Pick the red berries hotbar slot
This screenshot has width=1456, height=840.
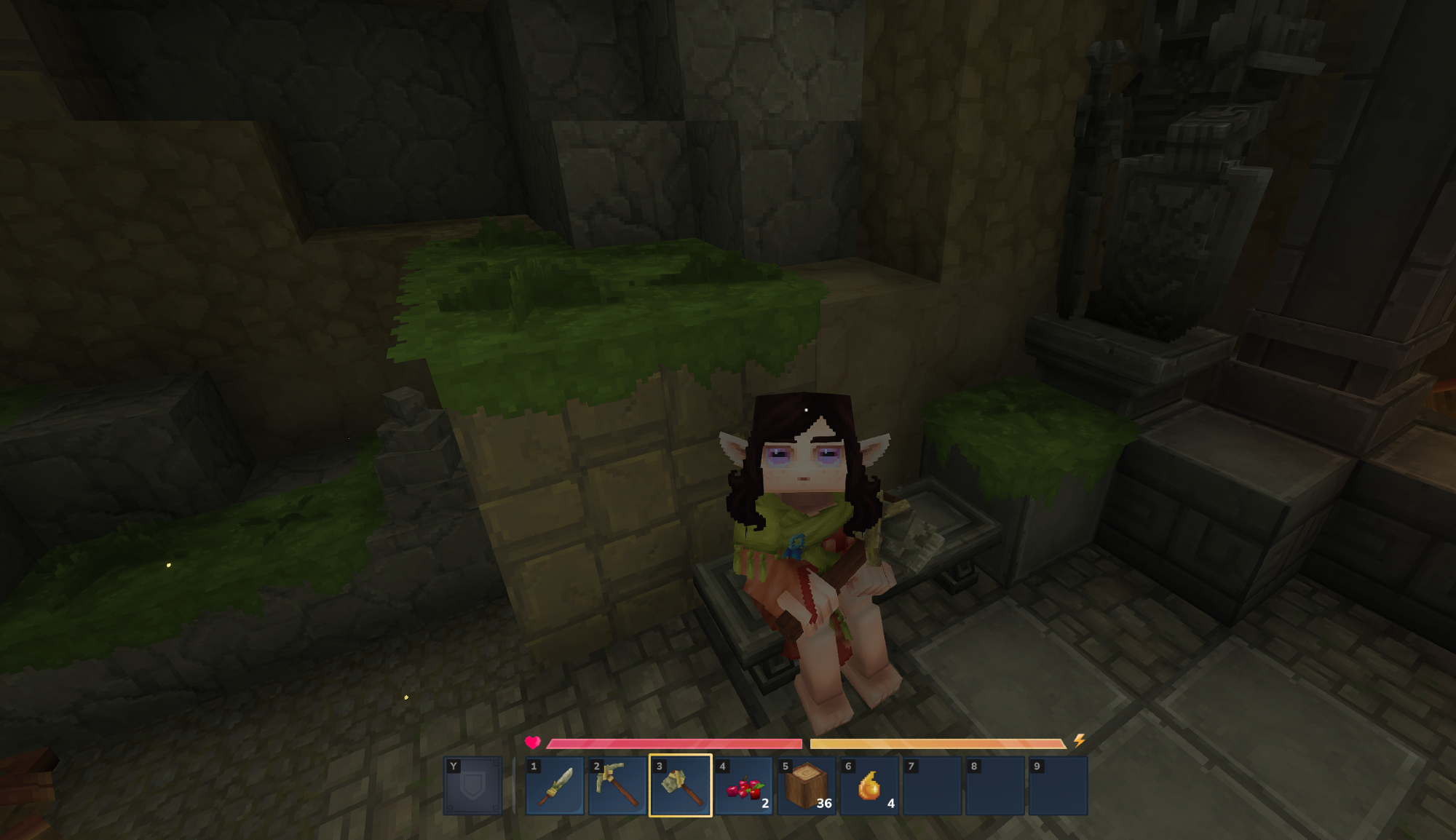pyautogui.click(x=743, y=786)
